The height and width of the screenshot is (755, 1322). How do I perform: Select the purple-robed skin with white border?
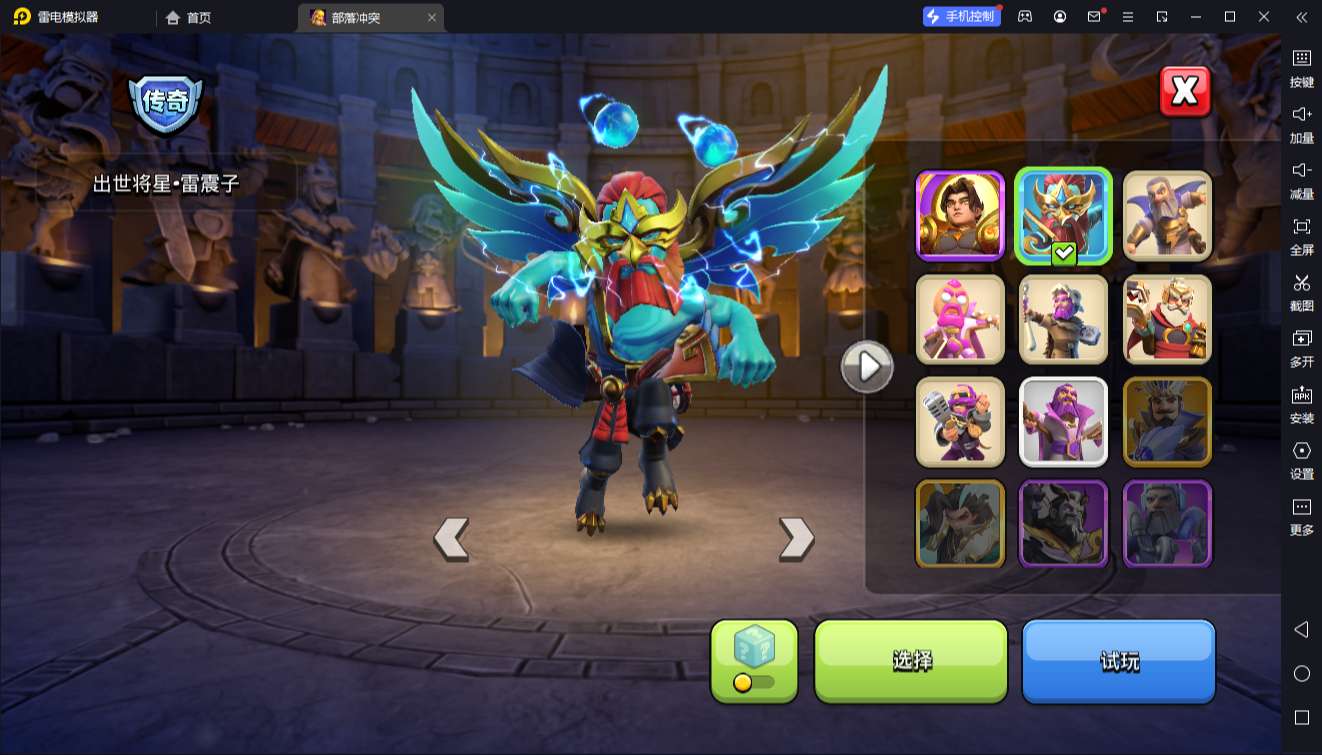[1063, 421]
